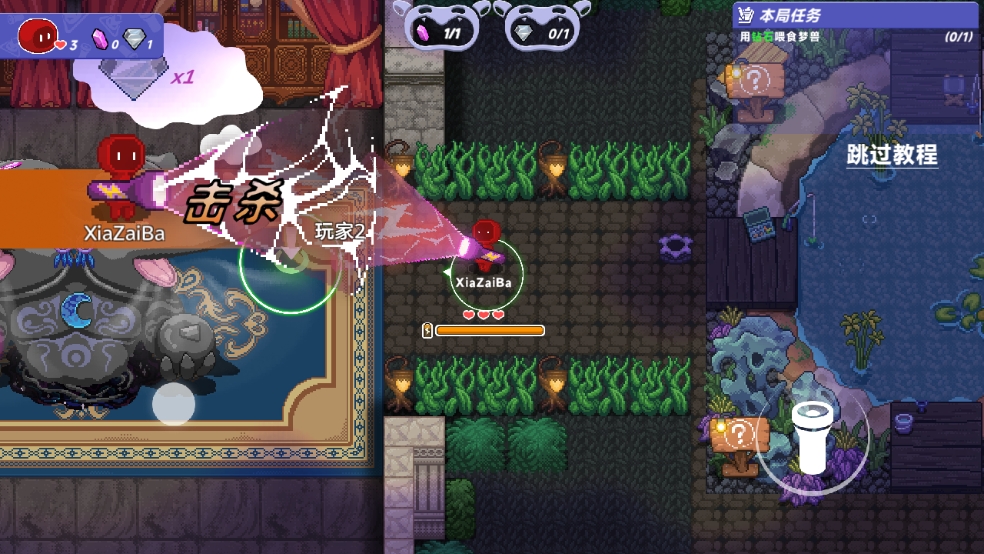984x554 pixels.
Task: Select the red player avatar icon
Action: pyautogui.click(x=37, y=36)
